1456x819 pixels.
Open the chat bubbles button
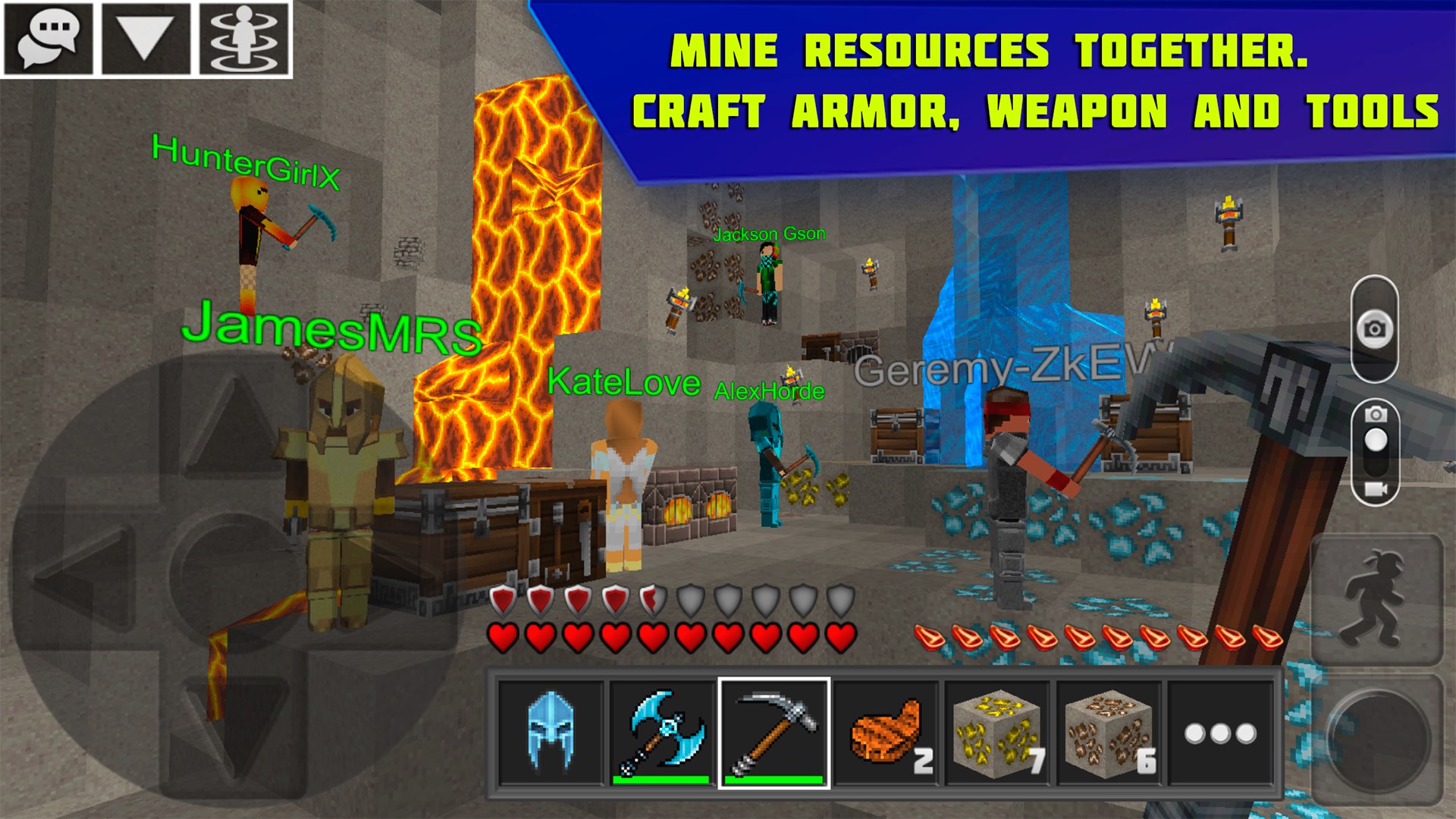(49, 39)
